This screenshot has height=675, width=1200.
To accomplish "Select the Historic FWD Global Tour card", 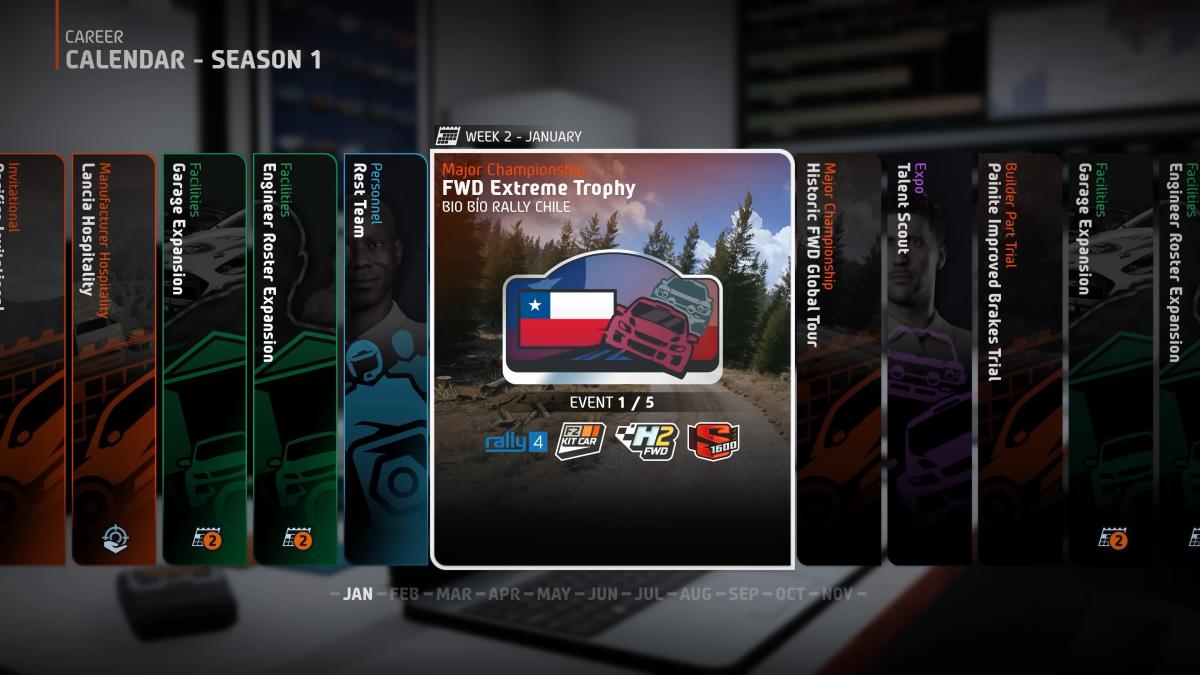I will point(838,358).
